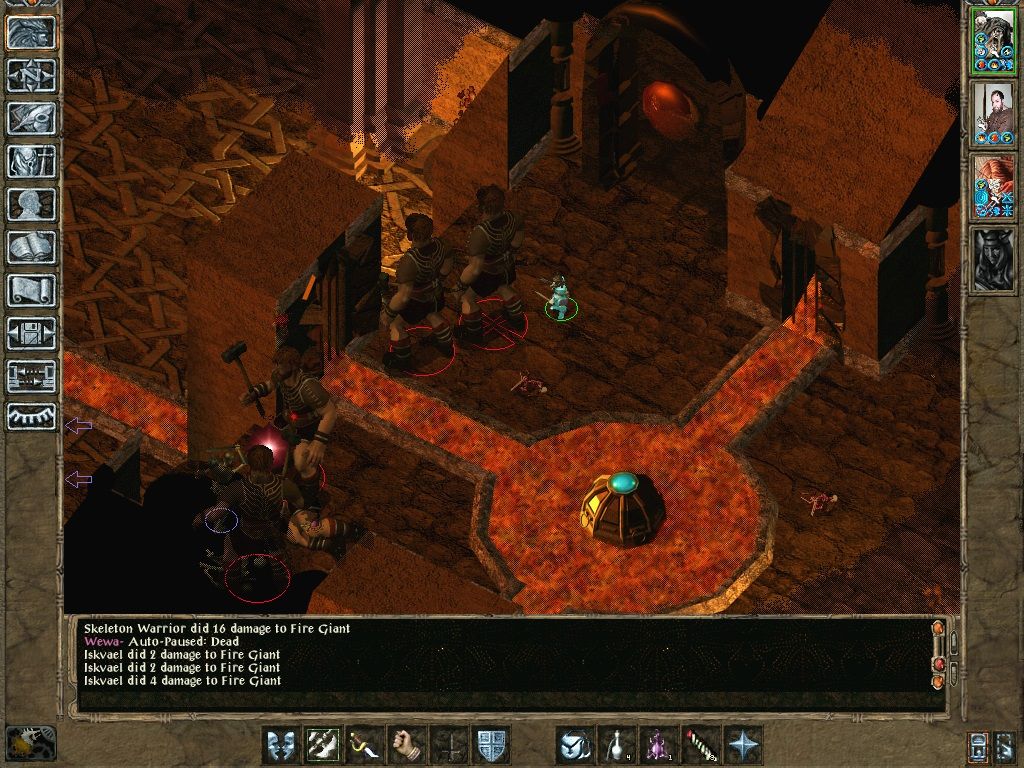Open the area map with compass icon
Viewport: 1024px width, 768px height.
click(x=31, y=76)
